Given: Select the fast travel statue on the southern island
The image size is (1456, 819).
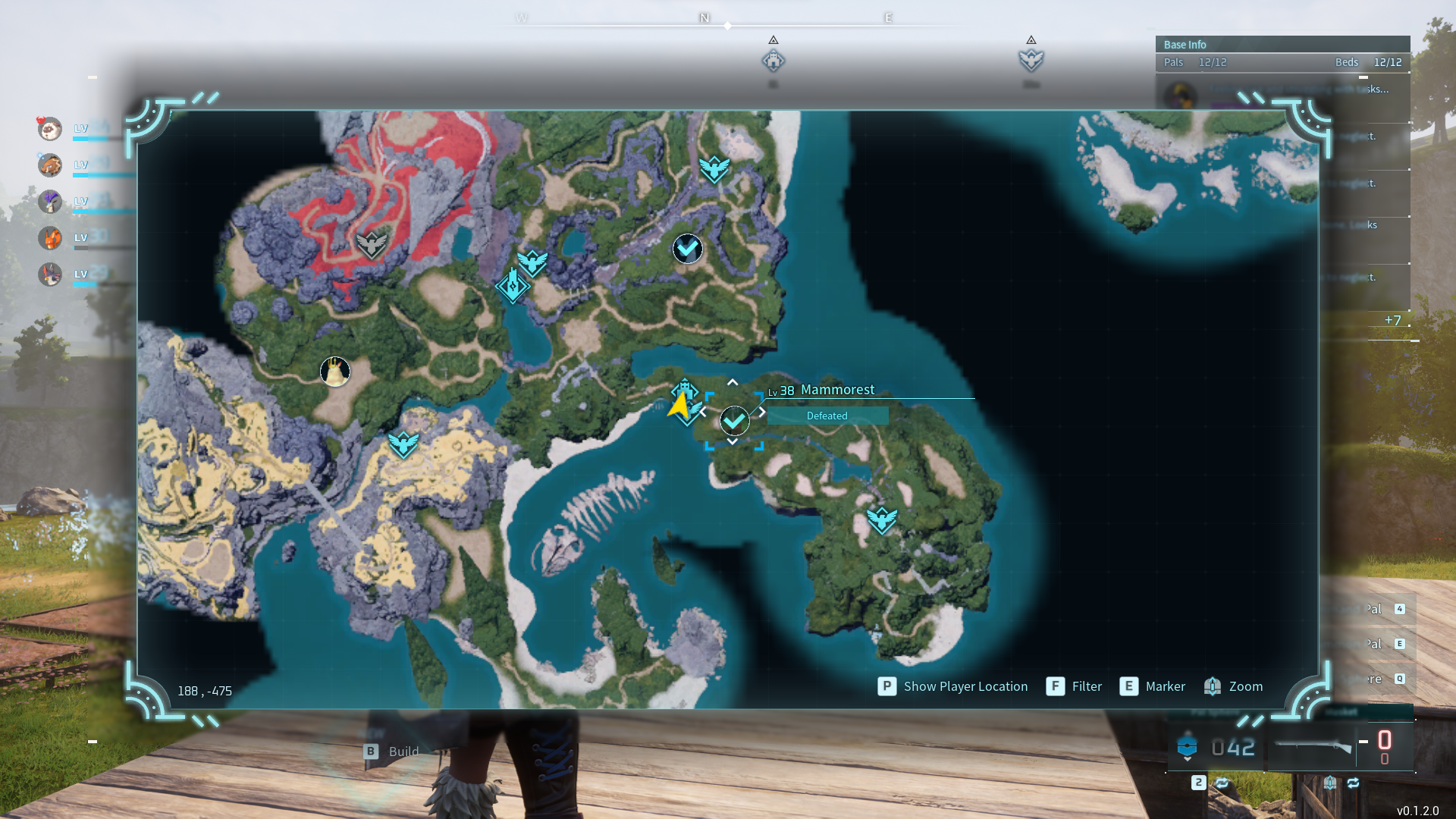Looking at the screenshot, I should point(882,520).
